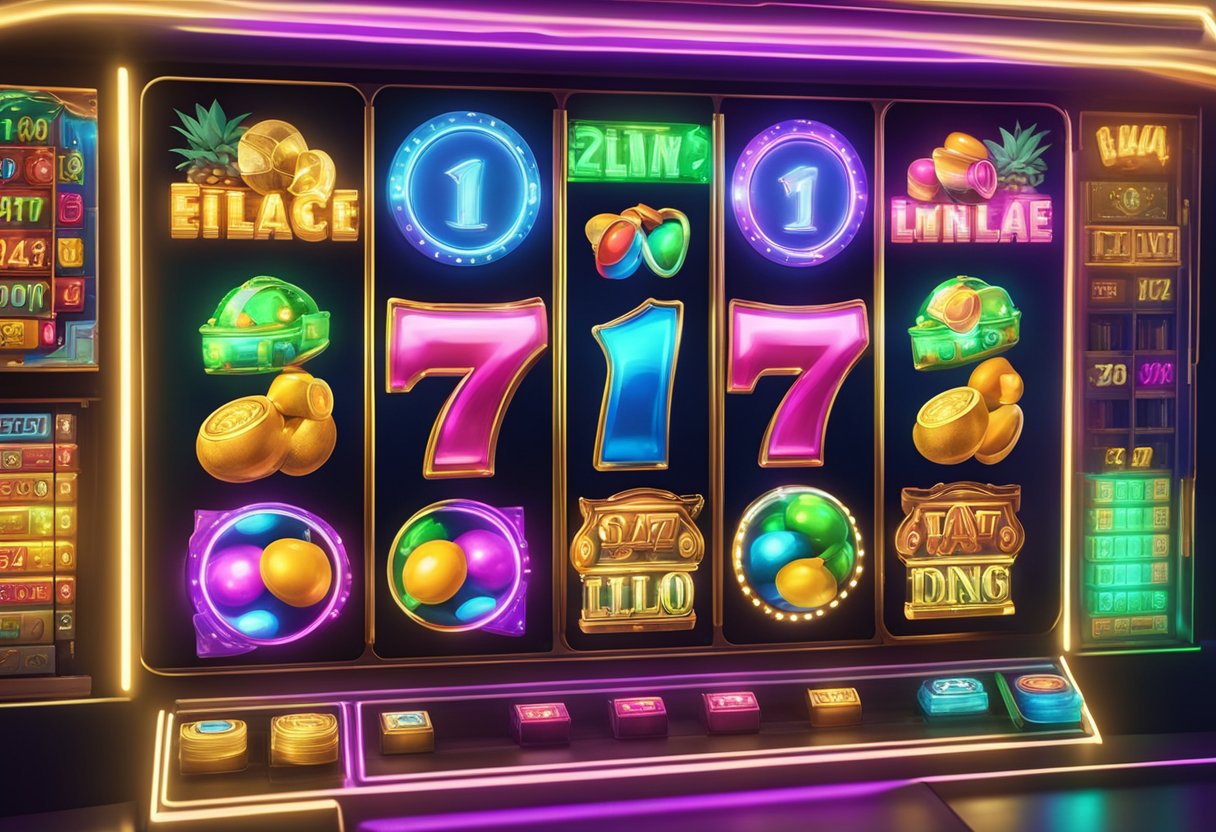Activate the cyan rectangular button

950,696
